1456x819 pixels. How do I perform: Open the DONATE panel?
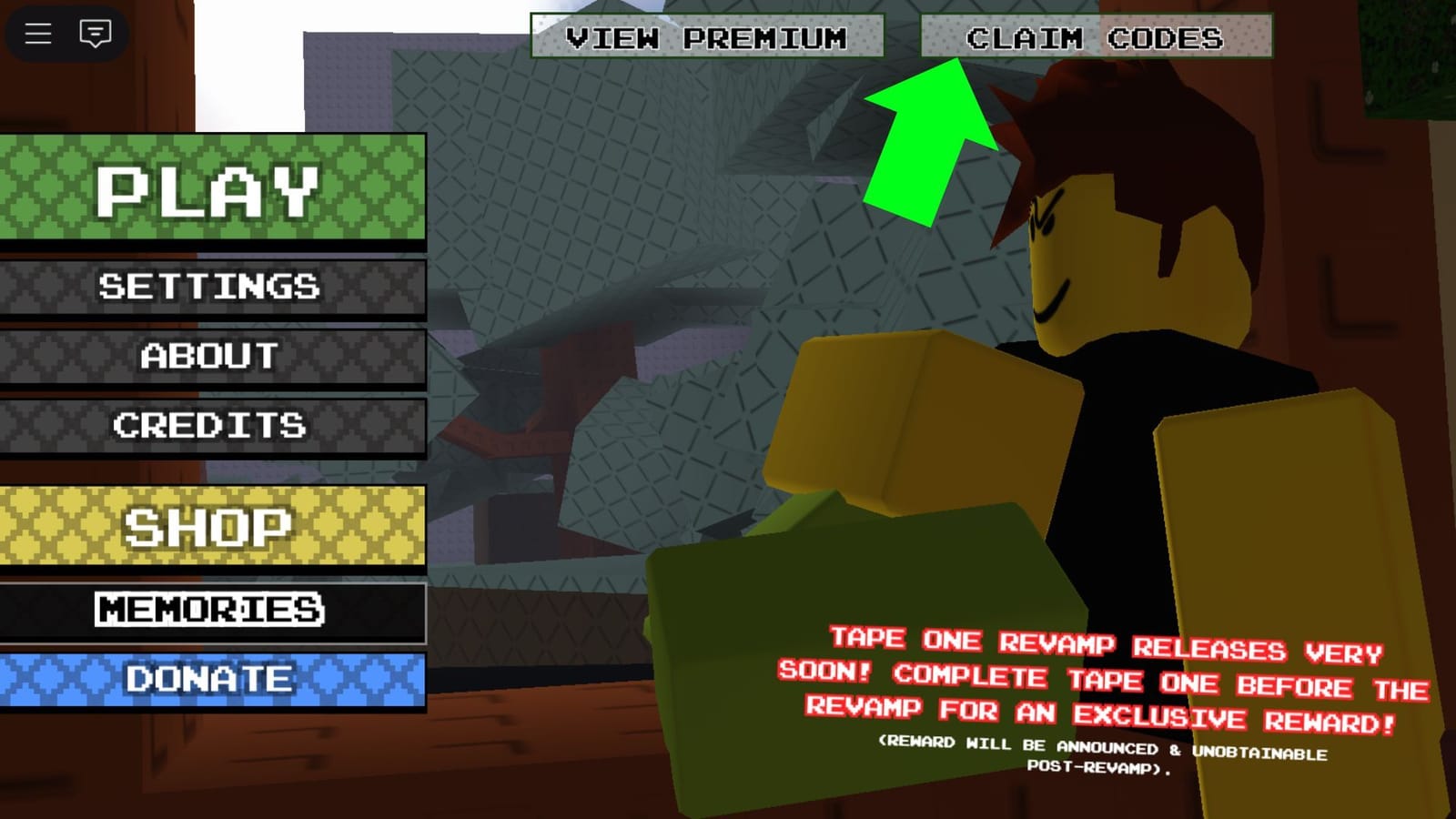pyautogui.click(x=211, y=678)
